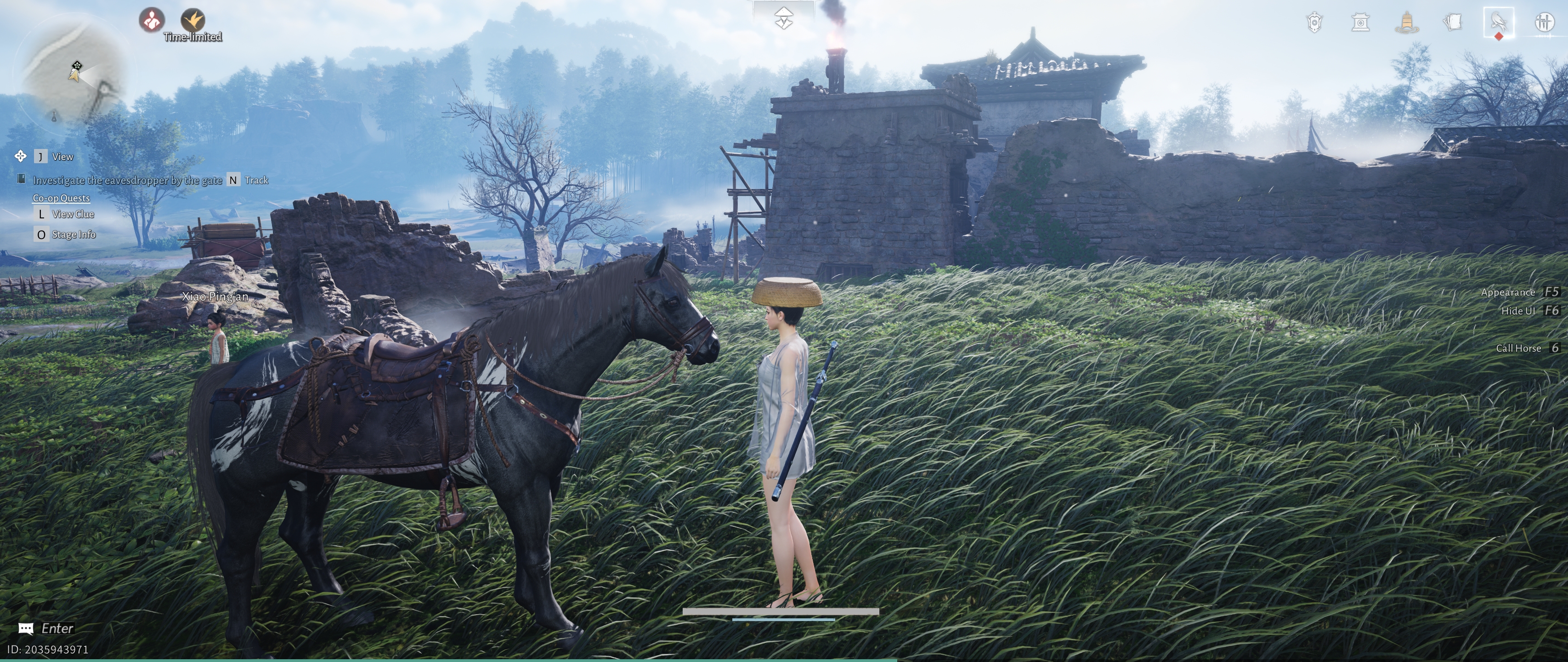1568x662 pixels.
Task: Click the red figure icon beside the minimap
Action: (x=152, y=20)
